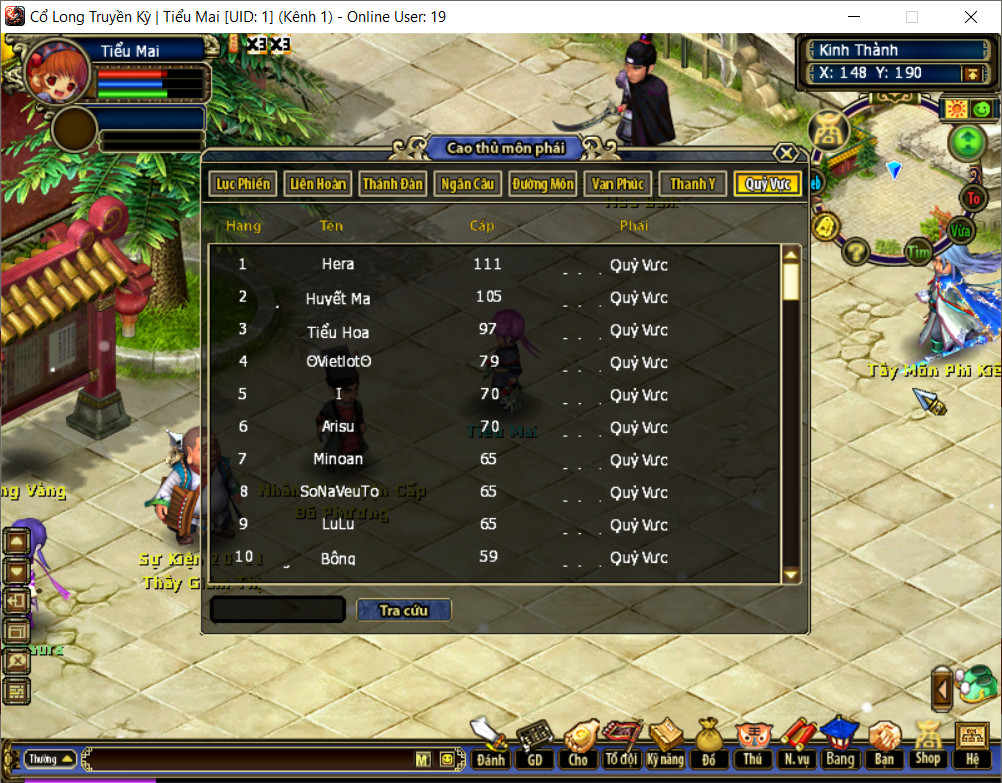This screenshot has width=1002, height=783.
Task: Switch to the Lục Phiến tab
Action: 243,184
